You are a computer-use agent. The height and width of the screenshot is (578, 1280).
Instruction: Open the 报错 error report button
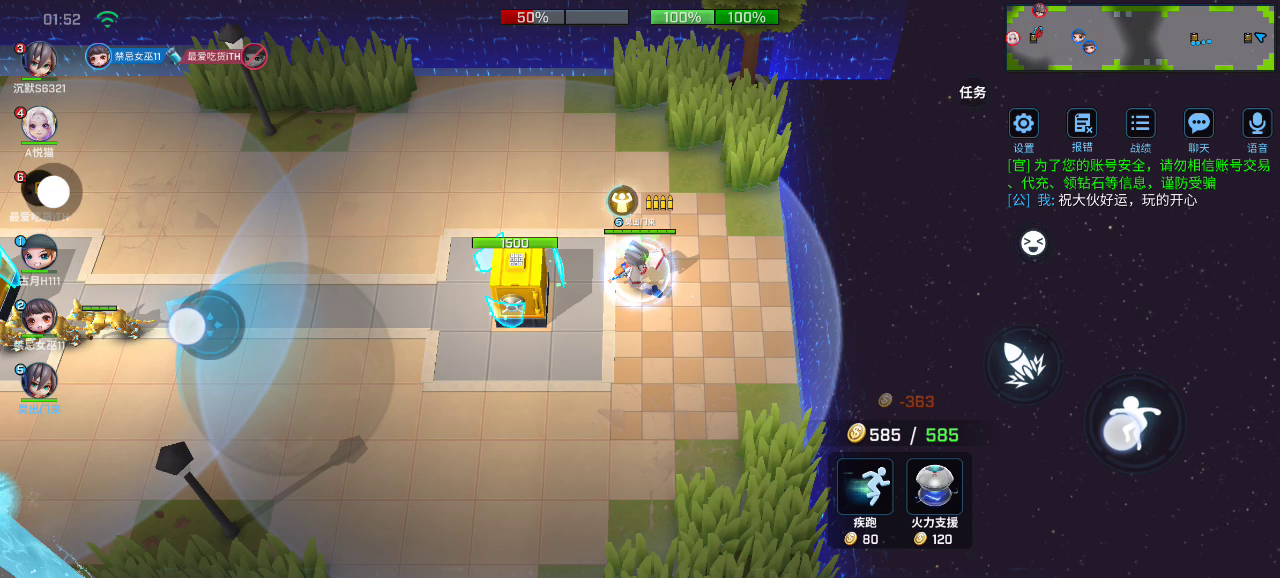1082,124
